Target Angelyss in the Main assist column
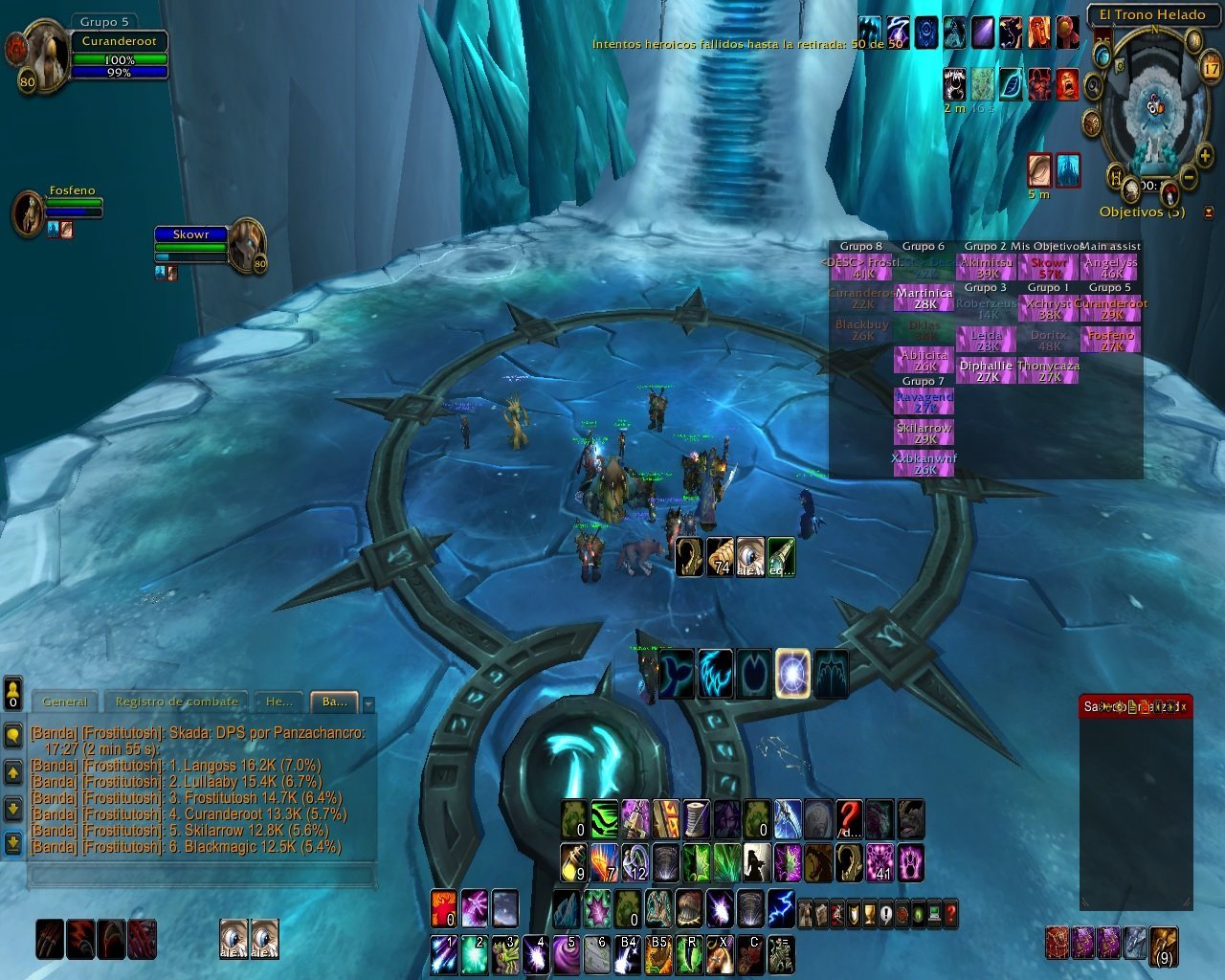This screenshot has width=1225, height=980. tap(1111, 267)
